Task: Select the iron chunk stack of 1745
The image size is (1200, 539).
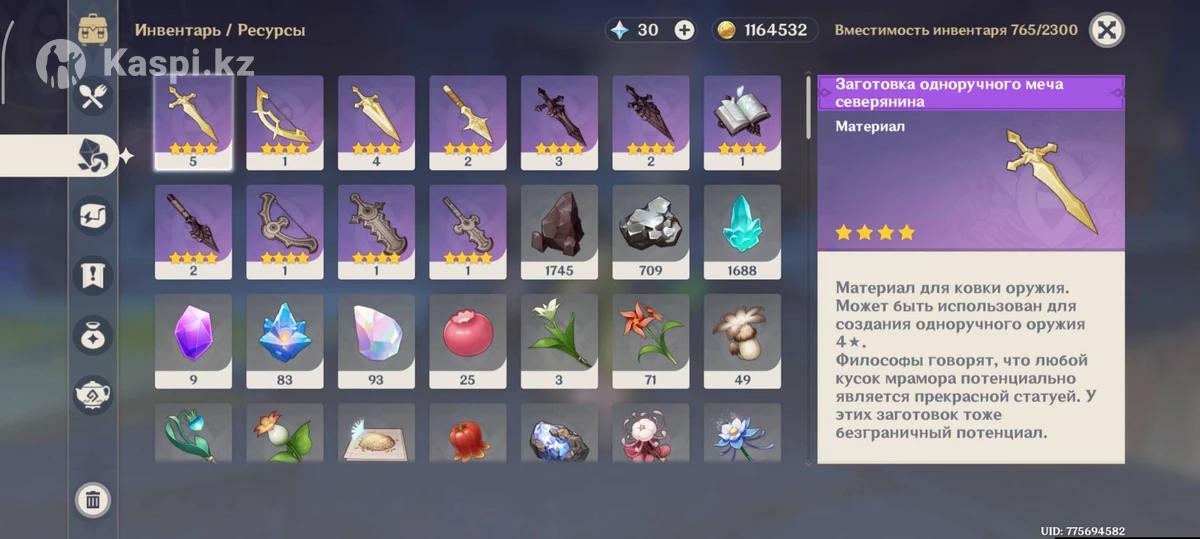Action: 559,230
